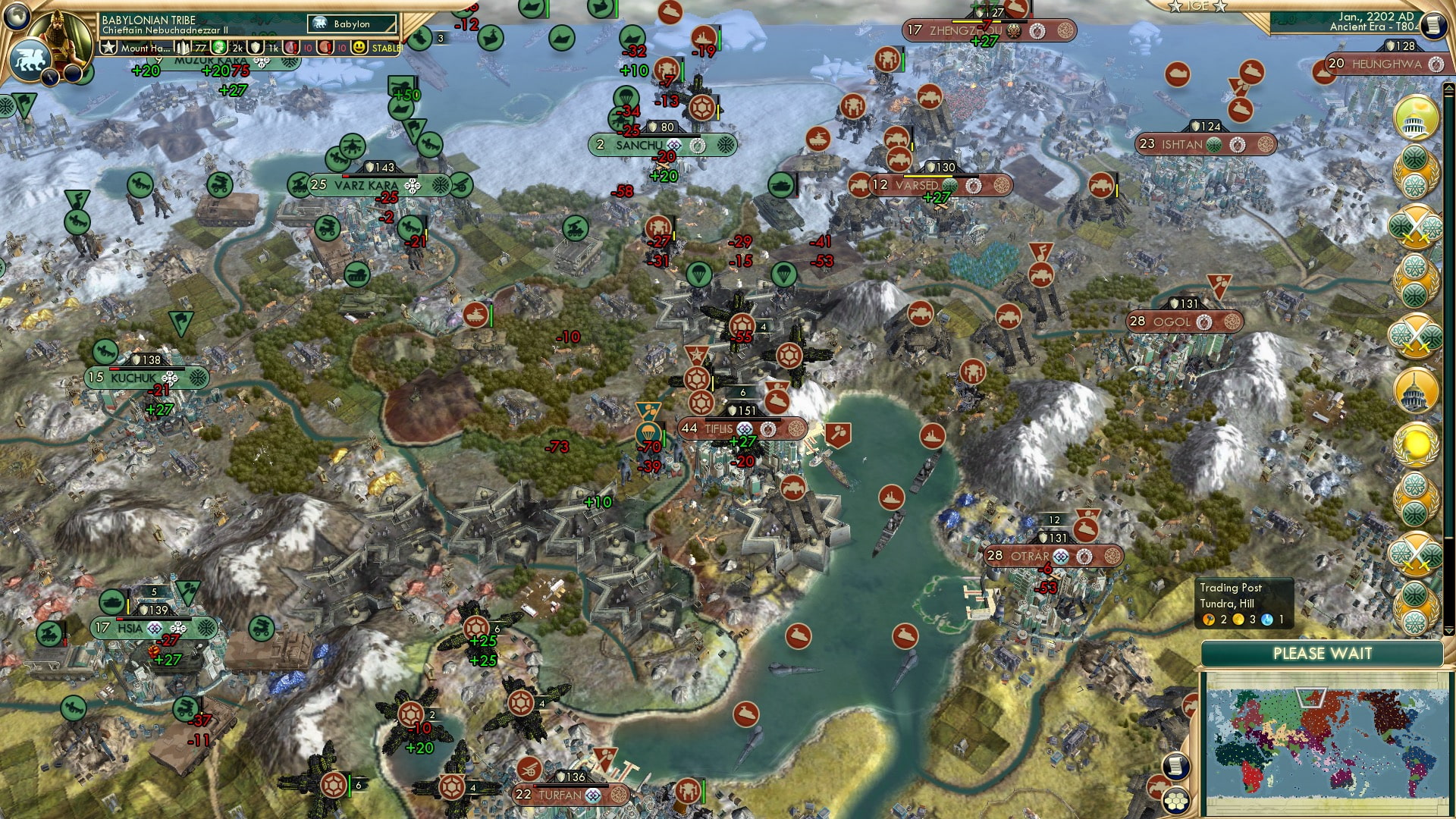Open the Babylon civilization banner dropdown
This screenshot has width=1456, height=819.
click(351, 24)
